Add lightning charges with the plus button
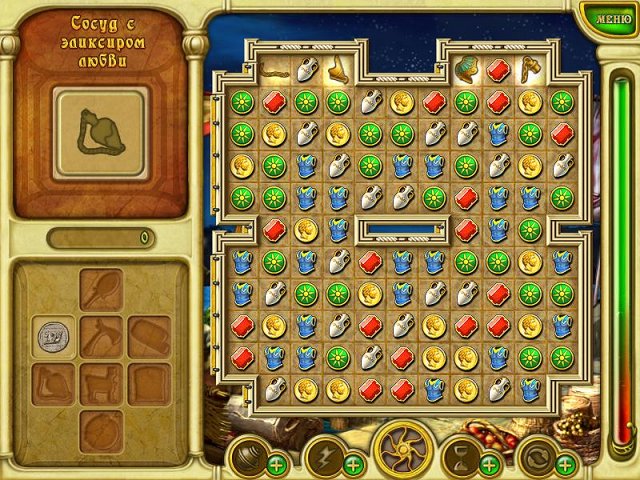 tap(353, 464)
